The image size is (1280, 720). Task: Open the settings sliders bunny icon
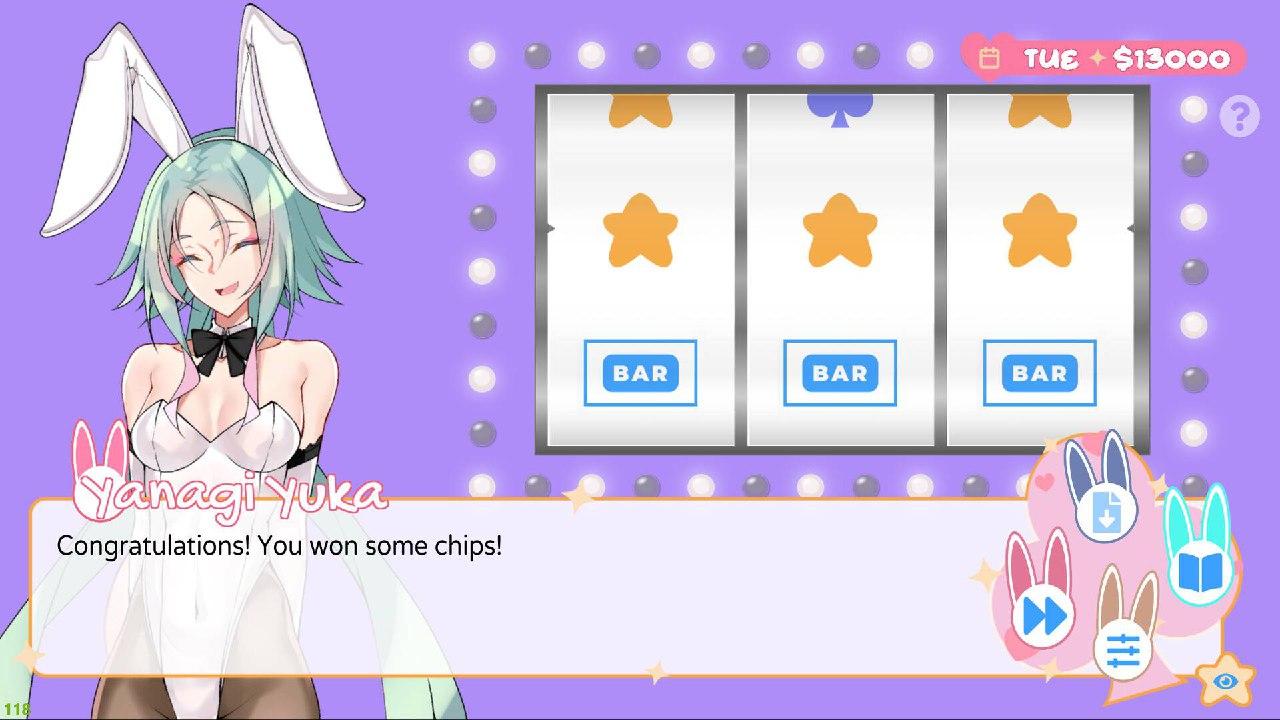pos(1123,651)
